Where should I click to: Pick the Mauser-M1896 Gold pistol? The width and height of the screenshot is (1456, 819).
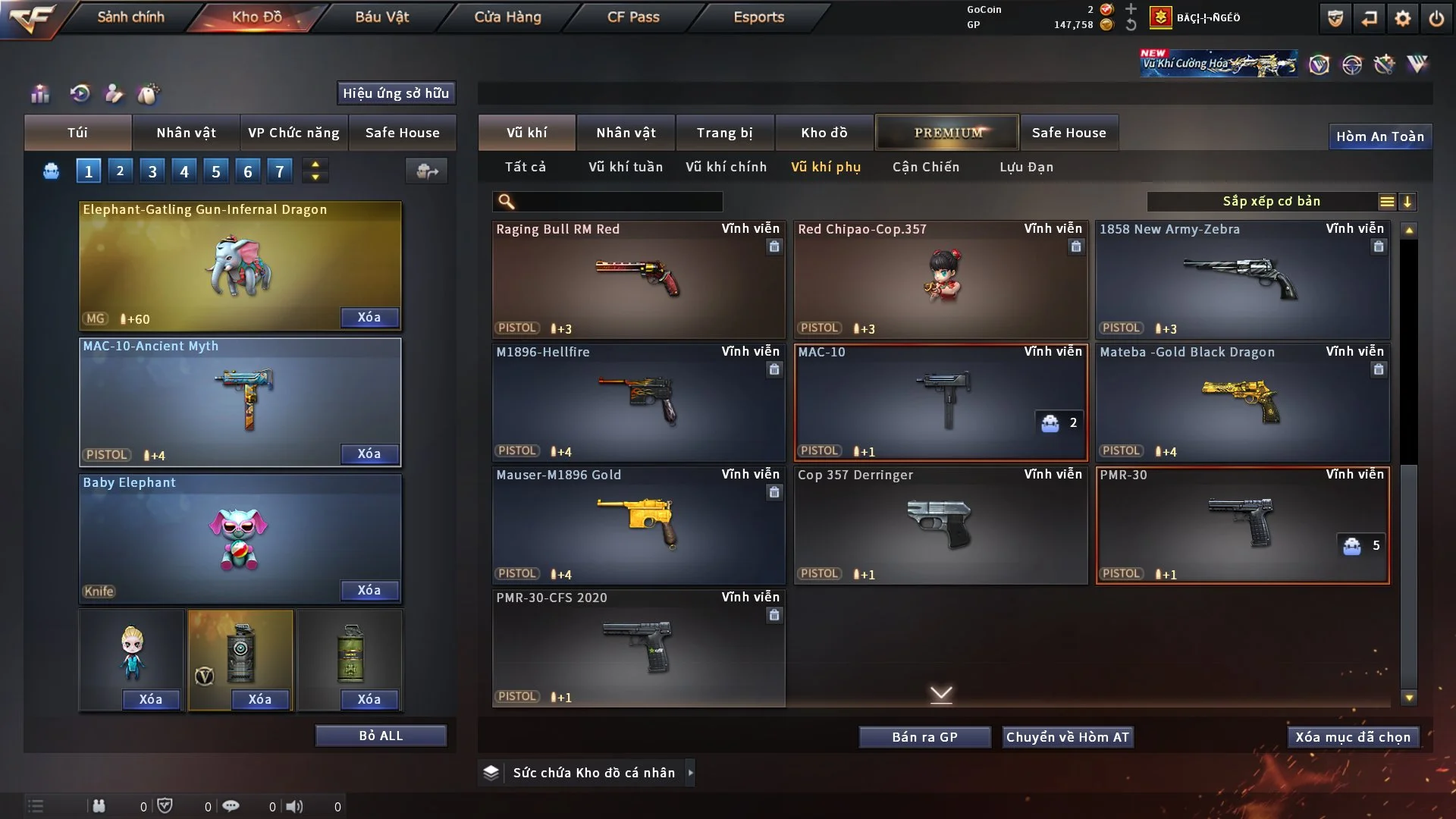tap(638, 525)
